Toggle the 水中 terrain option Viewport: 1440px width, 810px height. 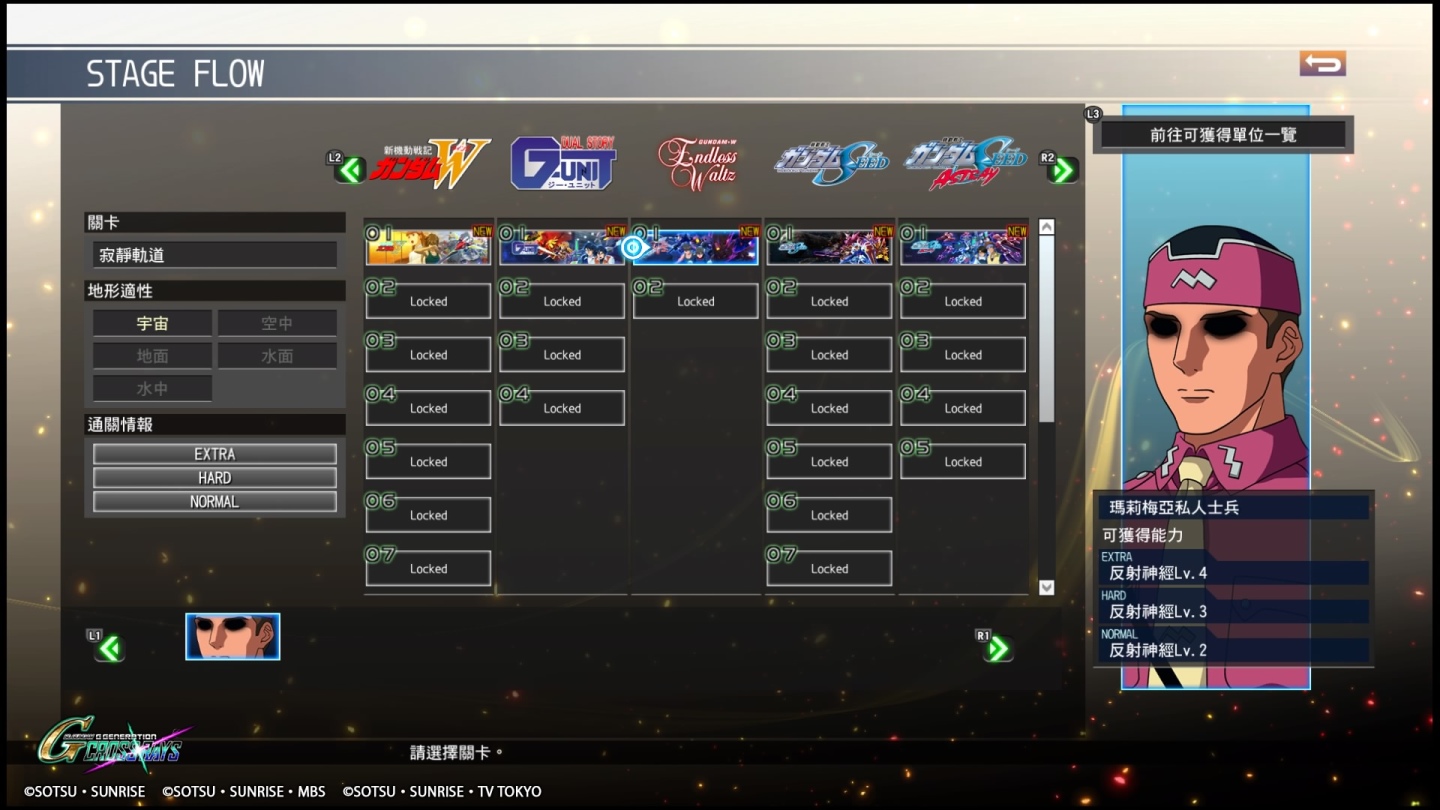151,388
